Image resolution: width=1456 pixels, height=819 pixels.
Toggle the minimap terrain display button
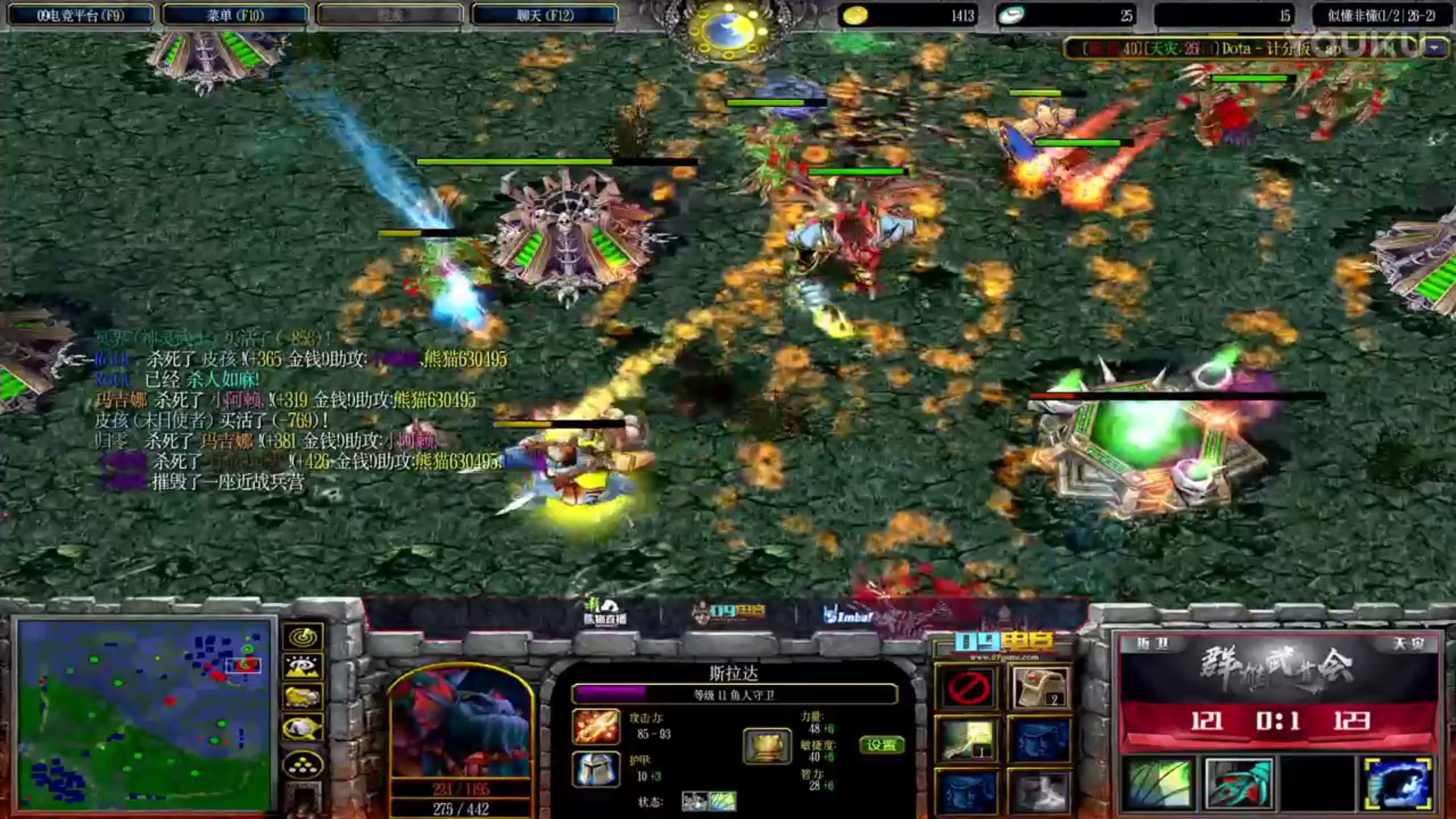click(303, 667)
